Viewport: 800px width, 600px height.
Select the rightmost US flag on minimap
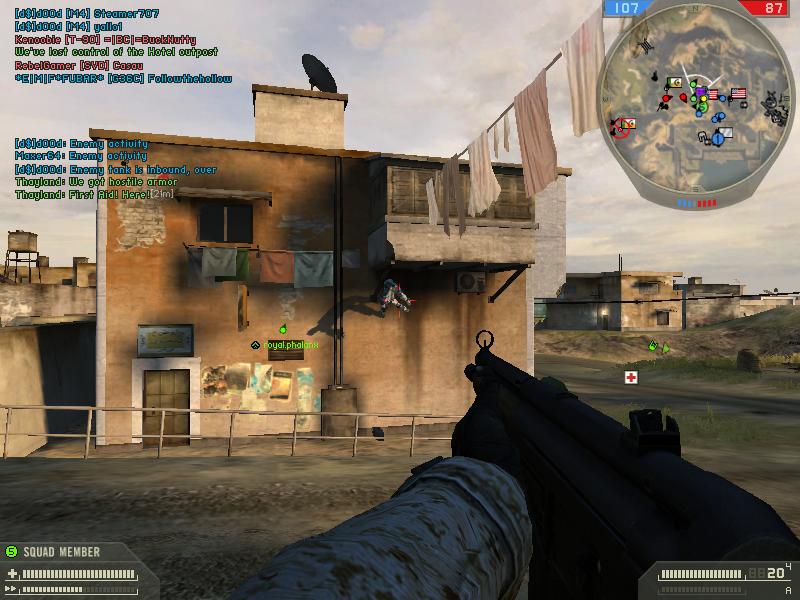(738, 94)
